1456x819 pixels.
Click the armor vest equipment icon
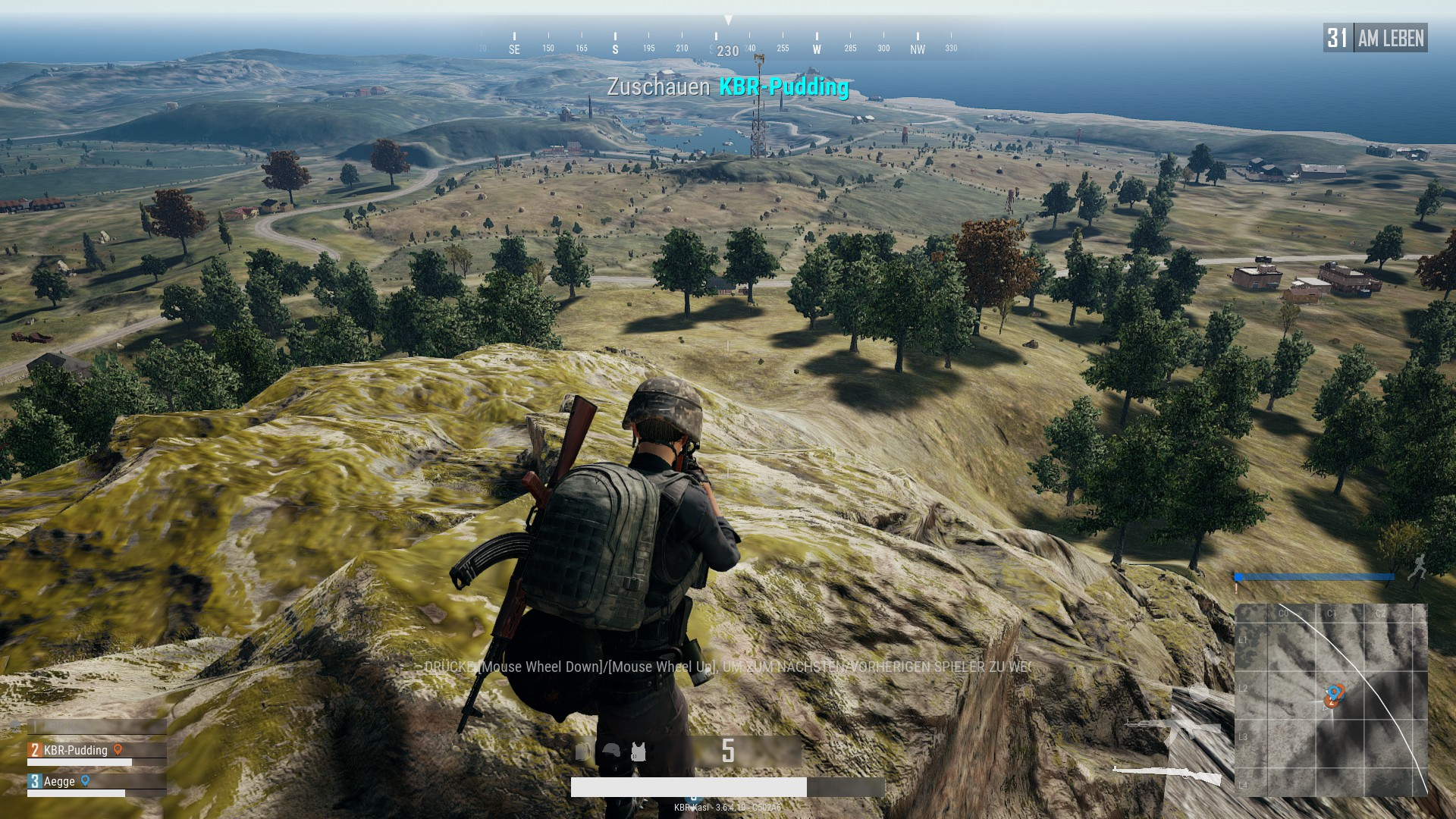(x=639, y=752)
